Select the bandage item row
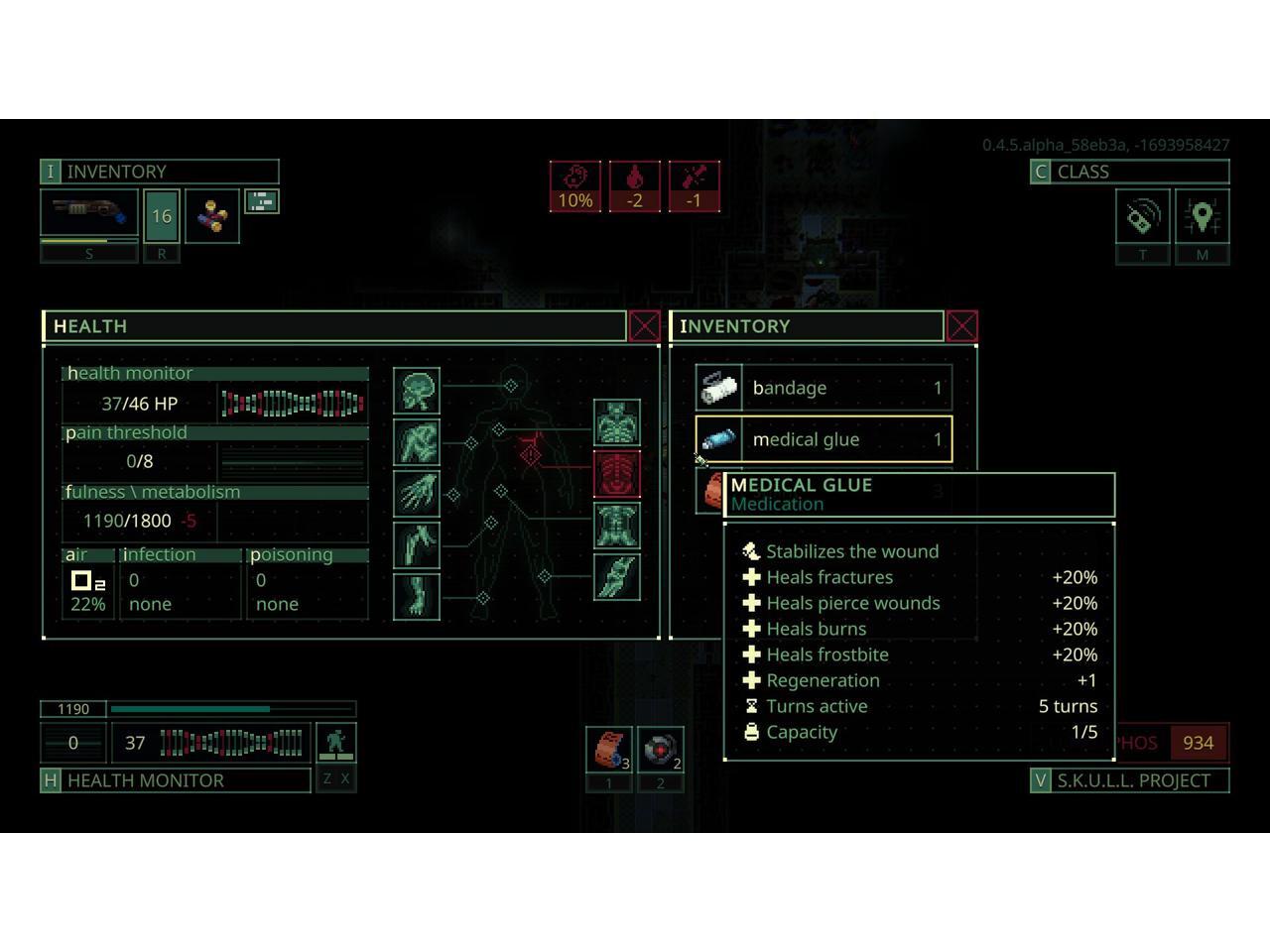The height and width of the screenshot is (952, 1270). 824,388
